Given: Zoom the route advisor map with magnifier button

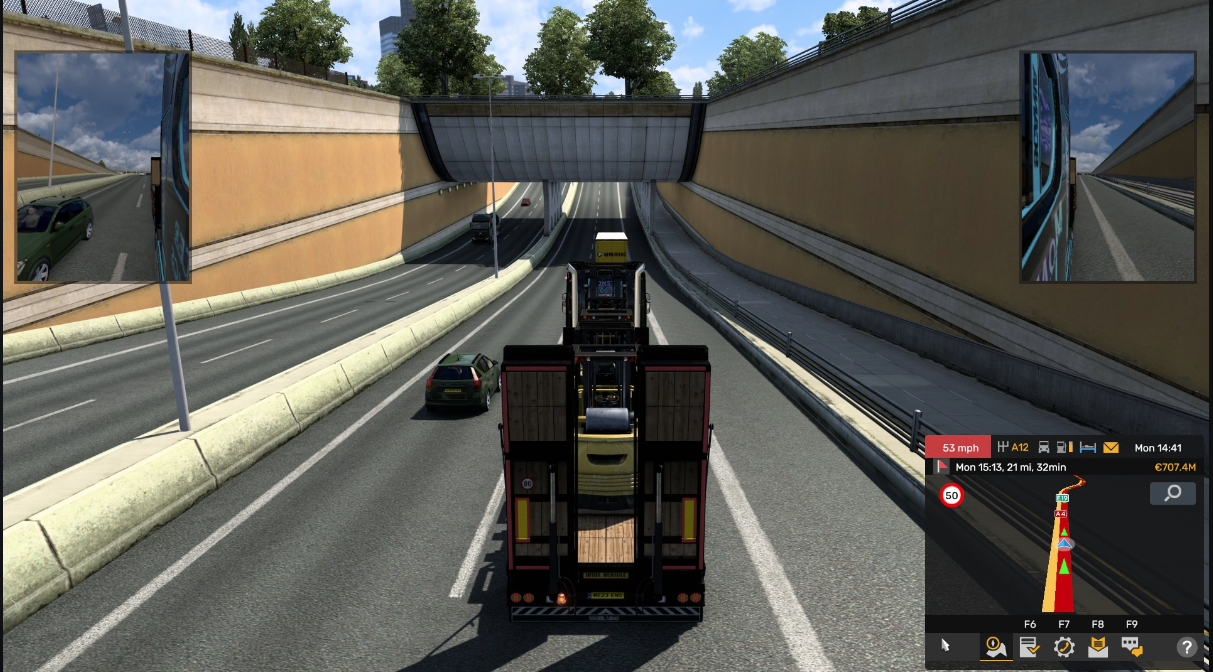Looking at the screenshot, I should pos(1172,493).
